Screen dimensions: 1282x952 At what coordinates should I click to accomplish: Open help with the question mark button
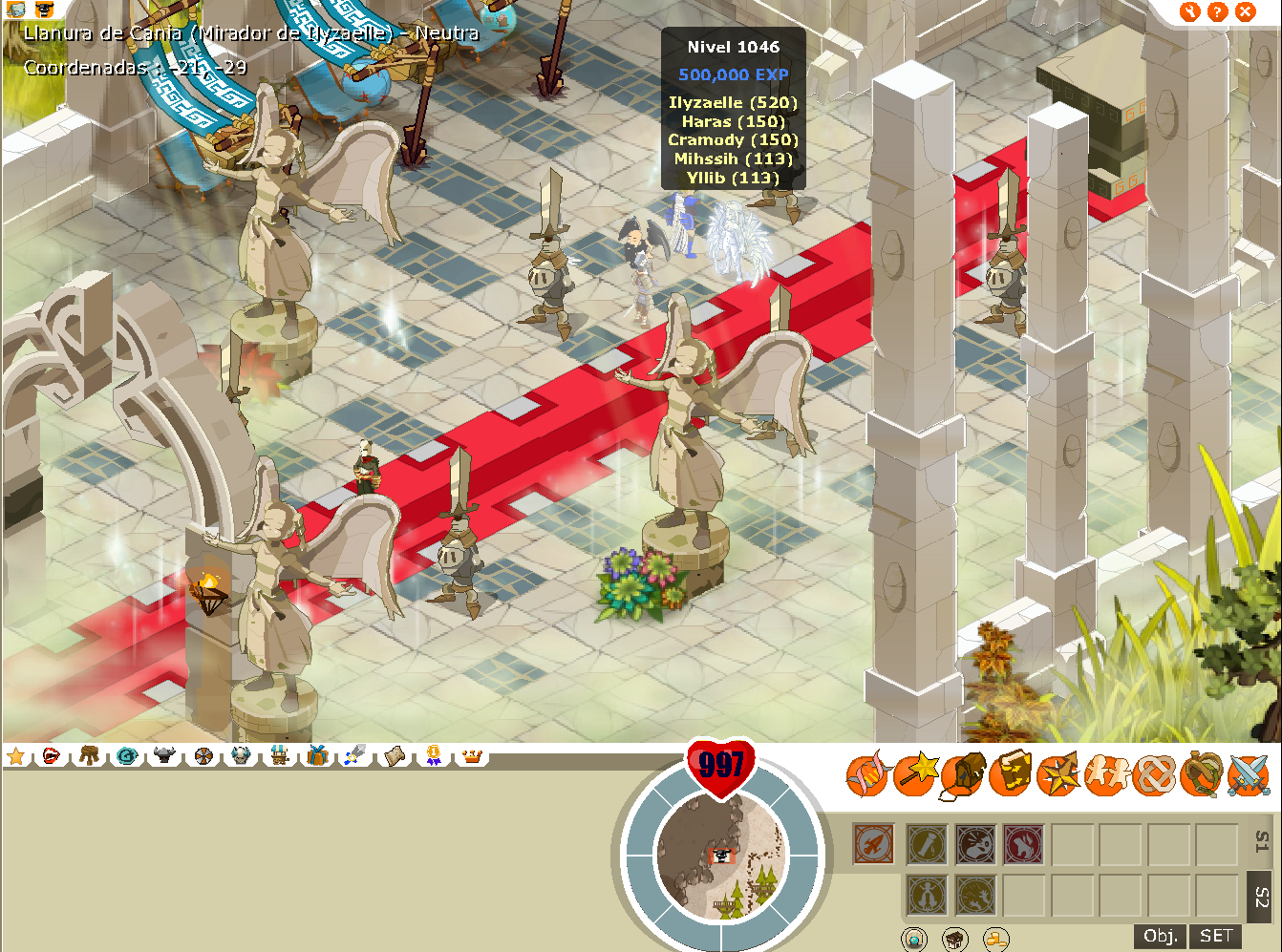(1217, 11)
